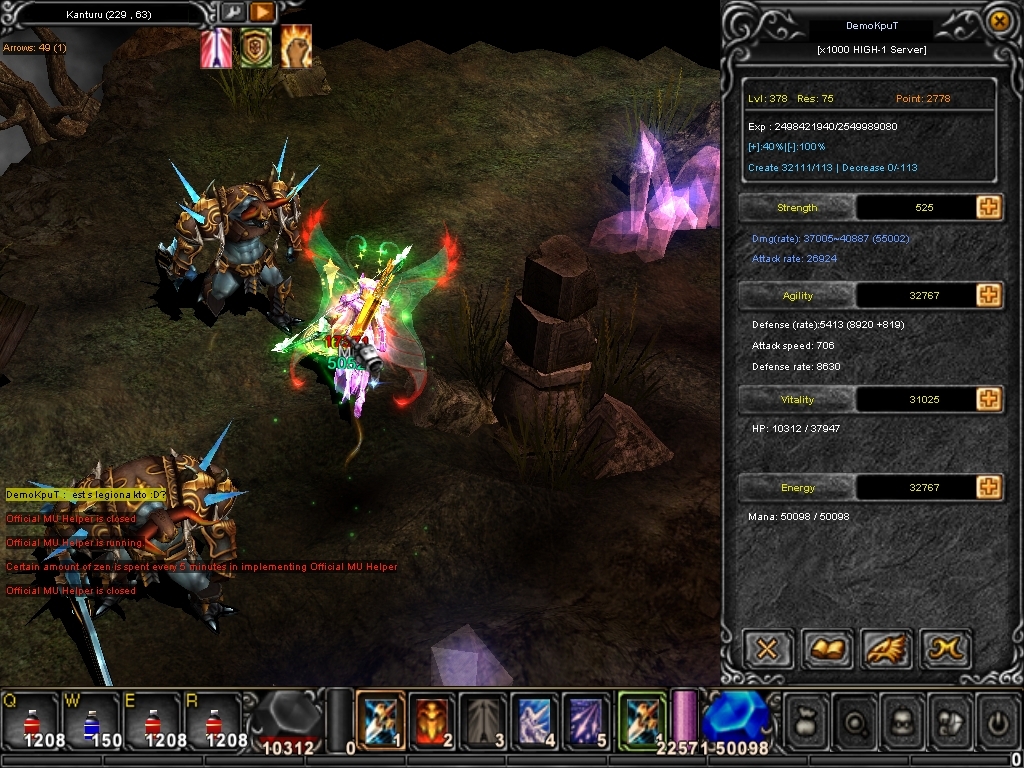Open the book icon button
Viewport: 1024px width, 768px height.
pyautogui.click(x=826, y=650)
